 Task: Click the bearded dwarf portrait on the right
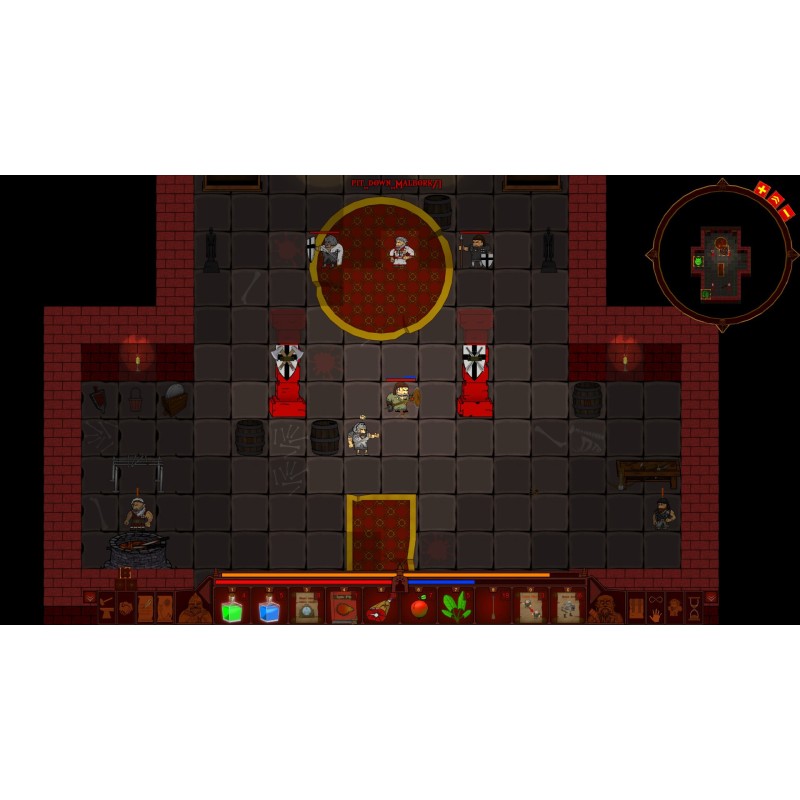point(604,608)
